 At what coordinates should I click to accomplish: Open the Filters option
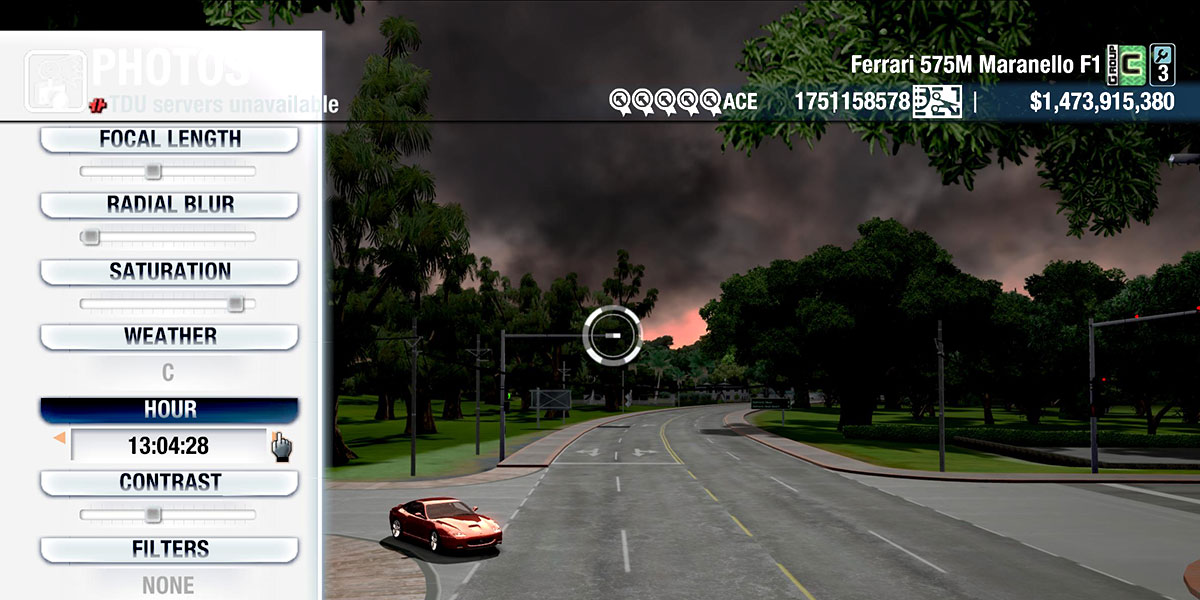[169, 549]
